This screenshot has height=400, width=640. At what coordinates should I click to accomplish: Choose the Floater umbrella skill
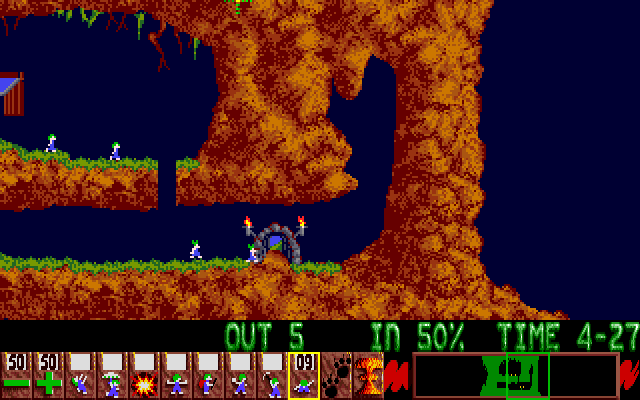coord(112,375)
